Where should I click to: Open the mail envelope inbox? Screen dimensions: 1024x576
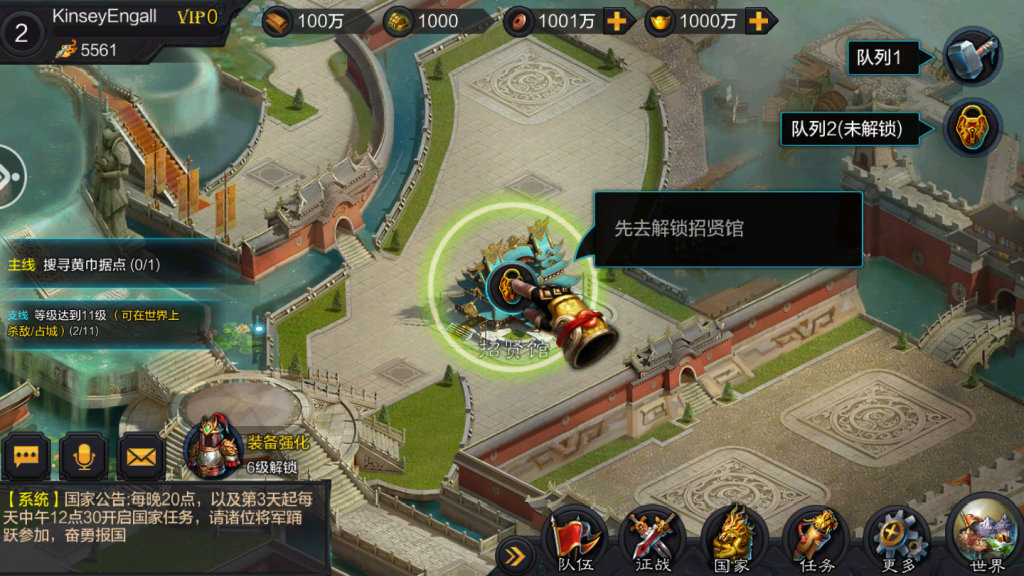point(142,457)
